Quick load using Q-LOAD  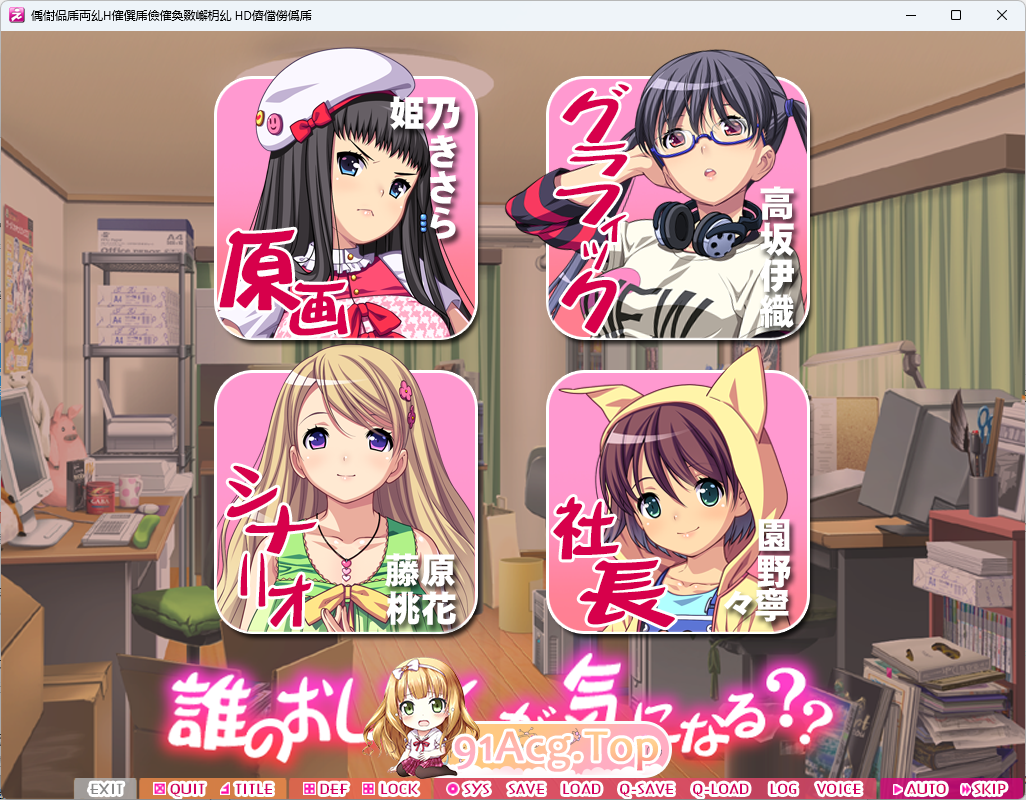click(x=720, y=789)
